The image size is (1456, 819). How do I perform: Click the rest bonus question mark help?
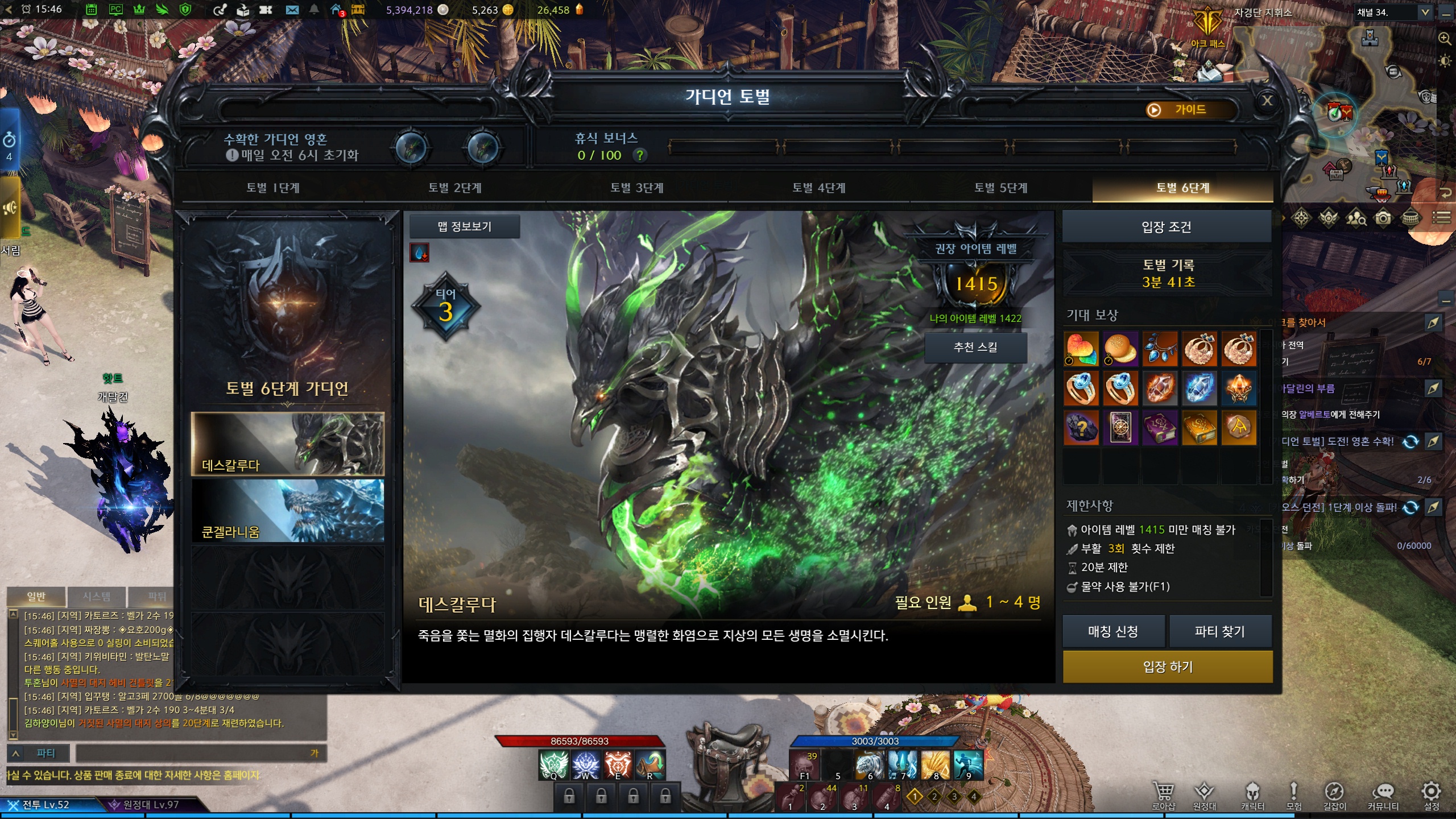click(x=640, y=155)
